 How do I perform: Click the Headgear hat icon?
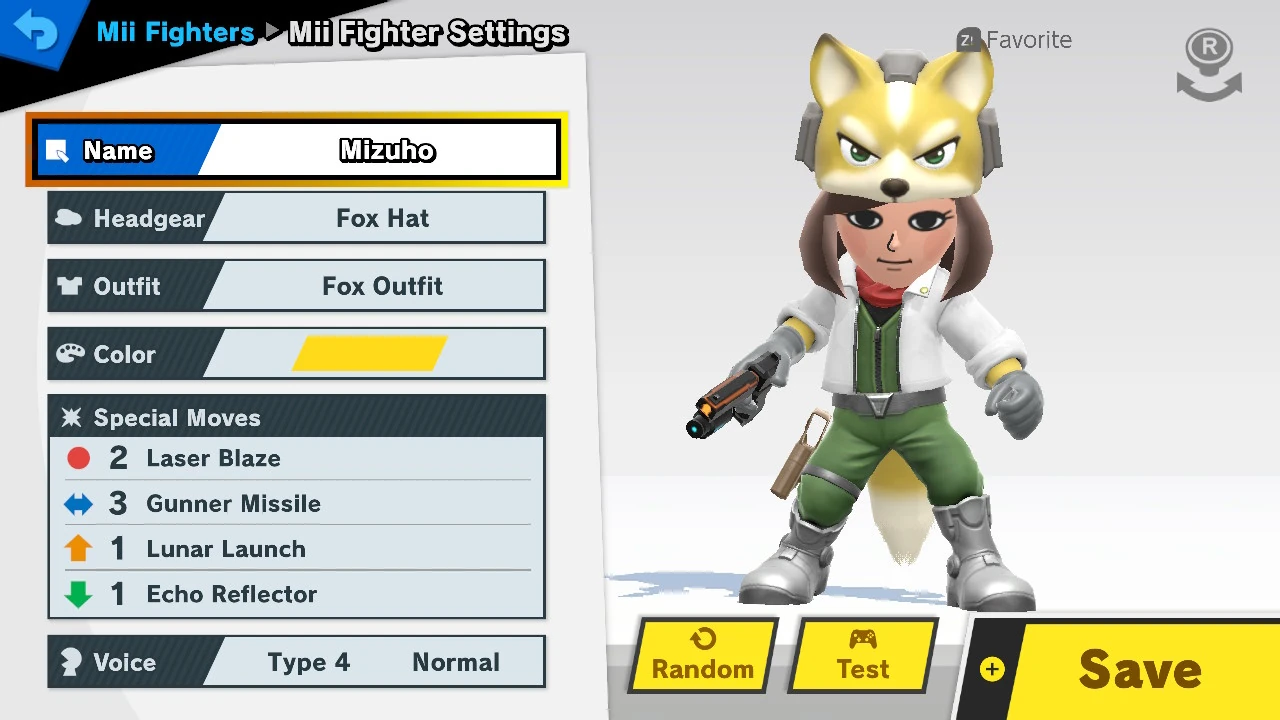pyautogui.click(x=68, y=218)
